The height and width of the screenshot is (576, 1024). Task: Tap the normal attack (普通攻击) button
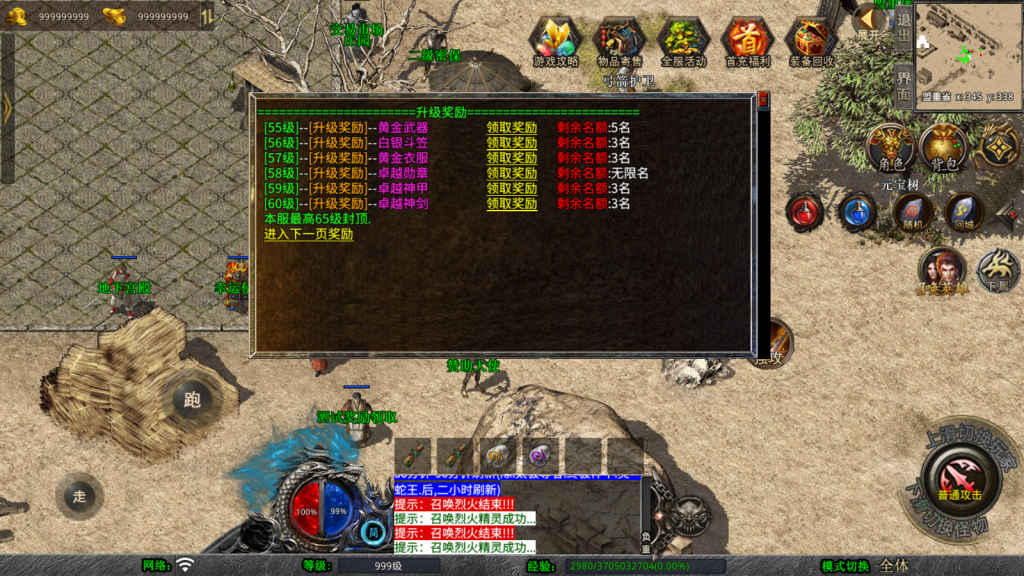[959, 478]
